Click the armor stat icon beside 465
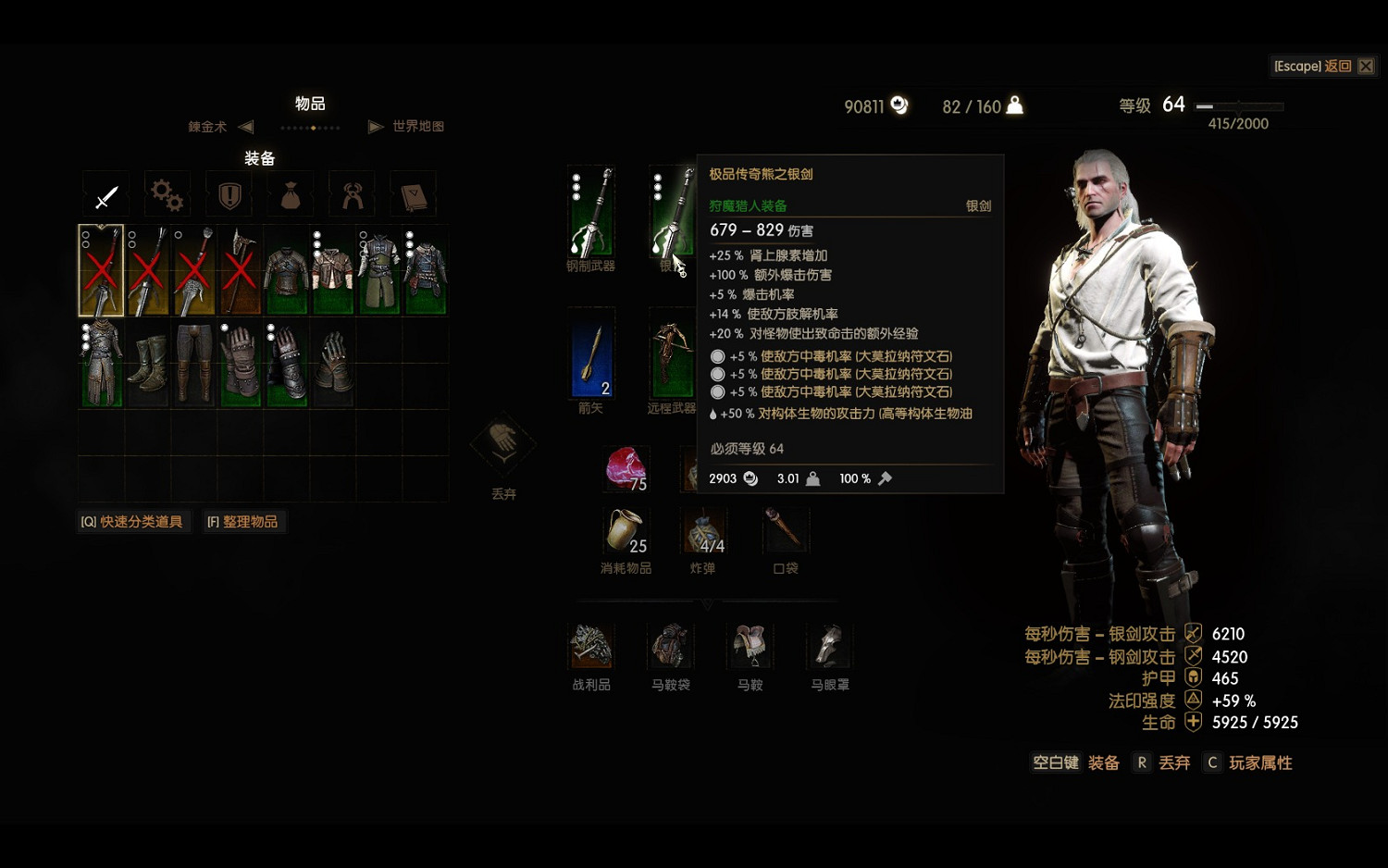 1192,678
